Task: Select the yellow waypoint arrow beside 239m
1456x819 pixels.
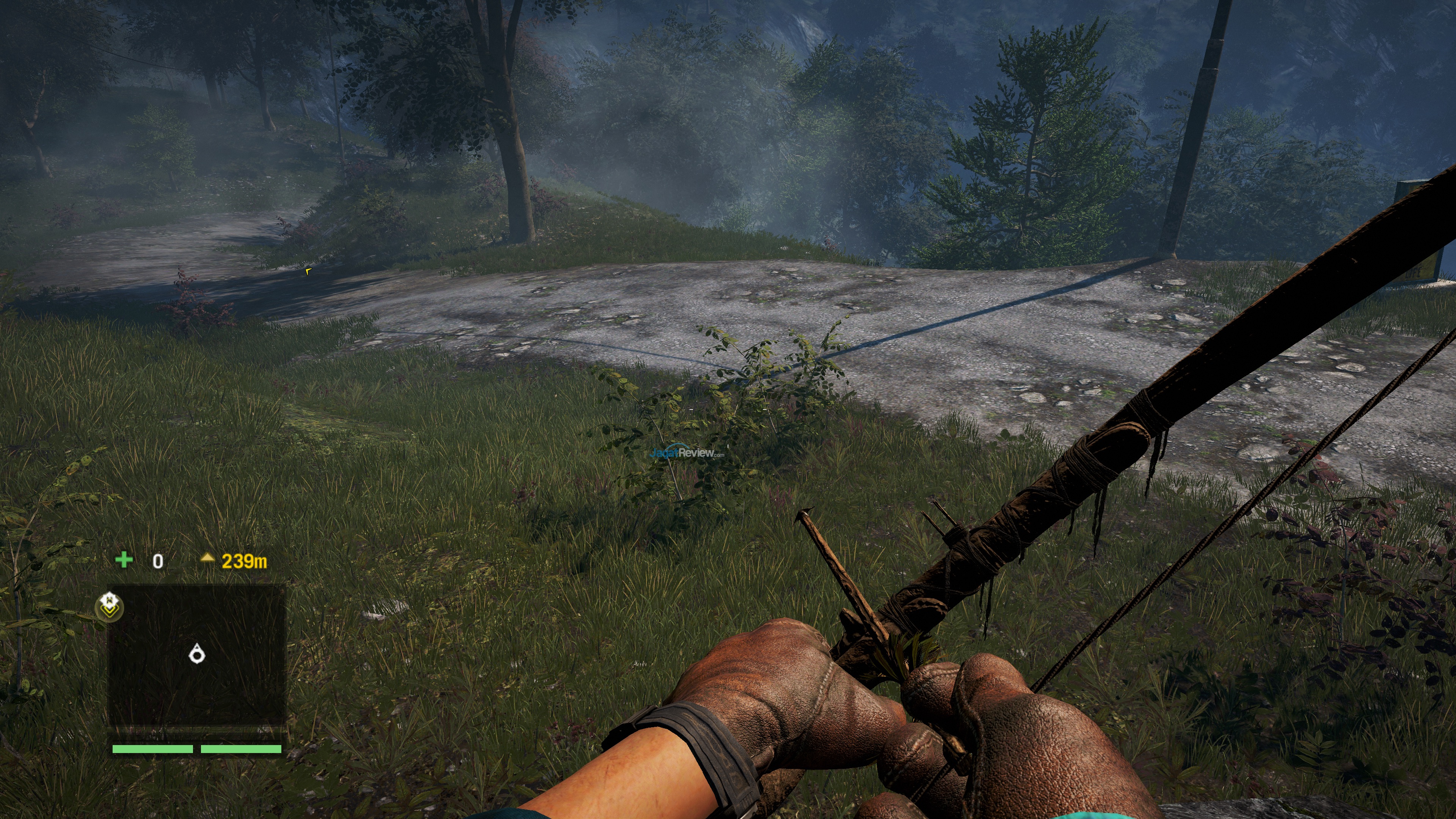Action: 207,559
